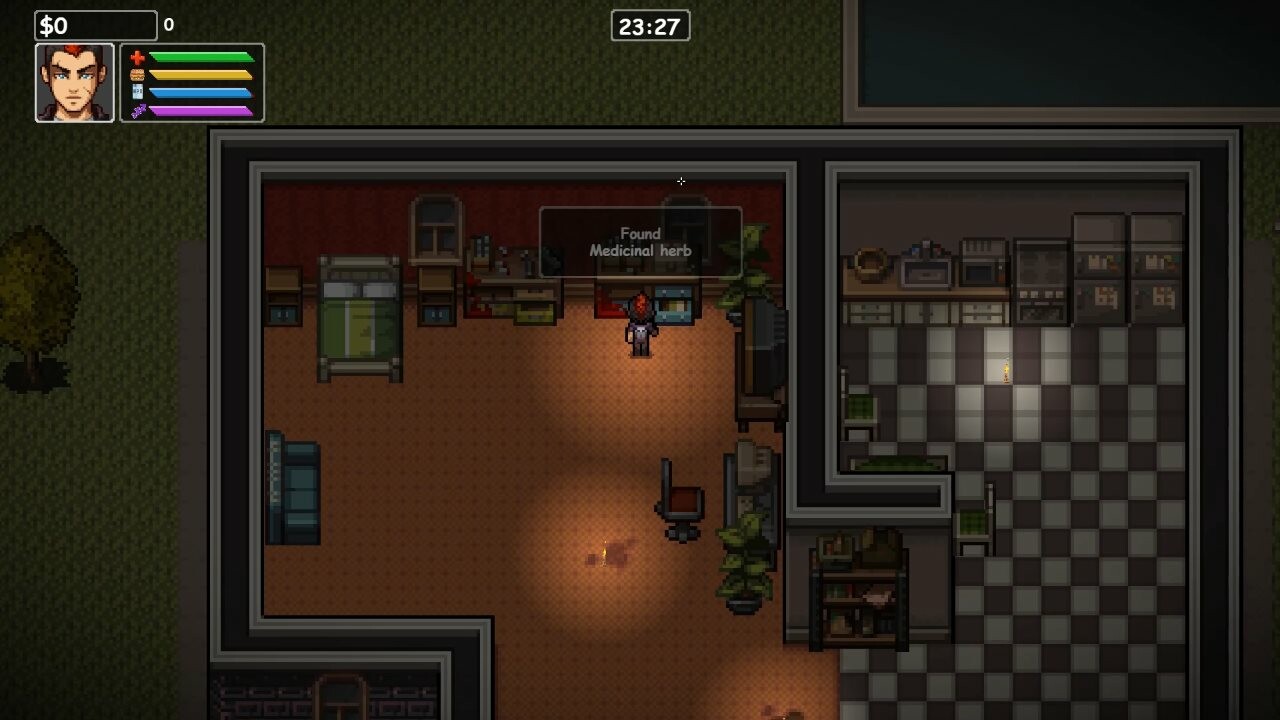Click the 23:27 clock display
Image resolution: width=1280 pixels, height=720 pixels.
(x=649, y=26)
